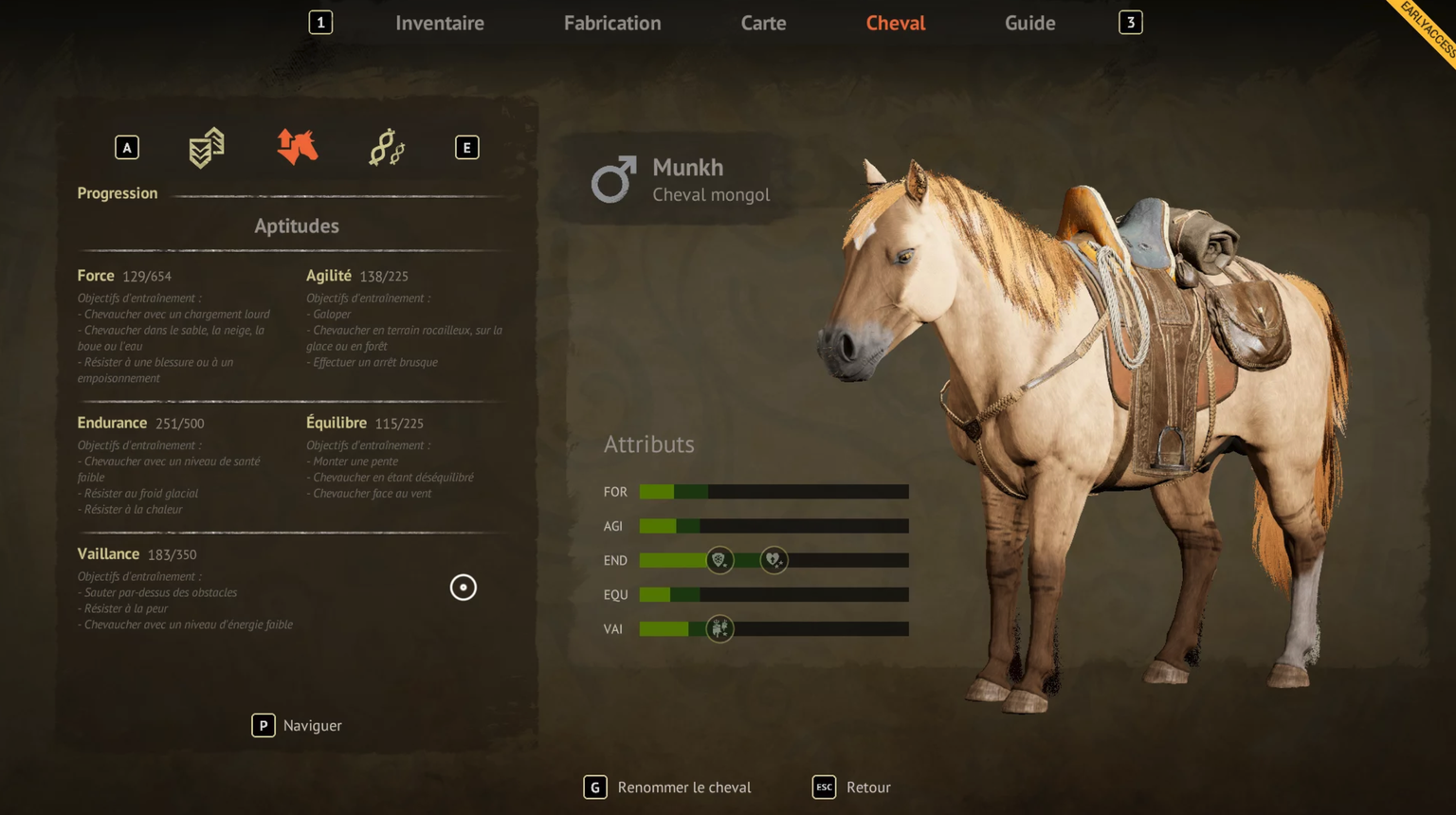Switch to the Fabrication tab

point(612,23)
